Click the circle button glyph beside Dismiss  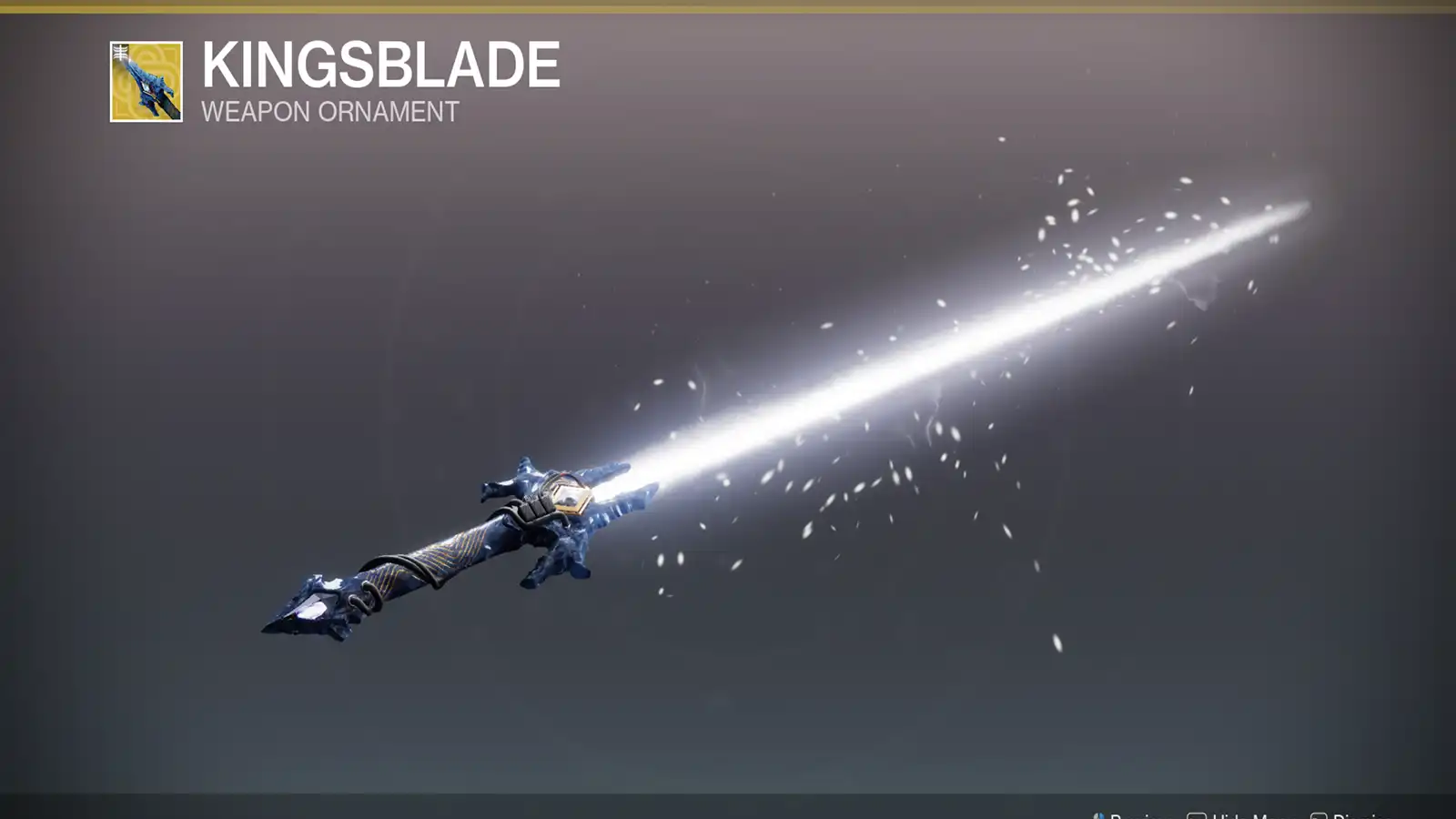tap(1318, 815)
